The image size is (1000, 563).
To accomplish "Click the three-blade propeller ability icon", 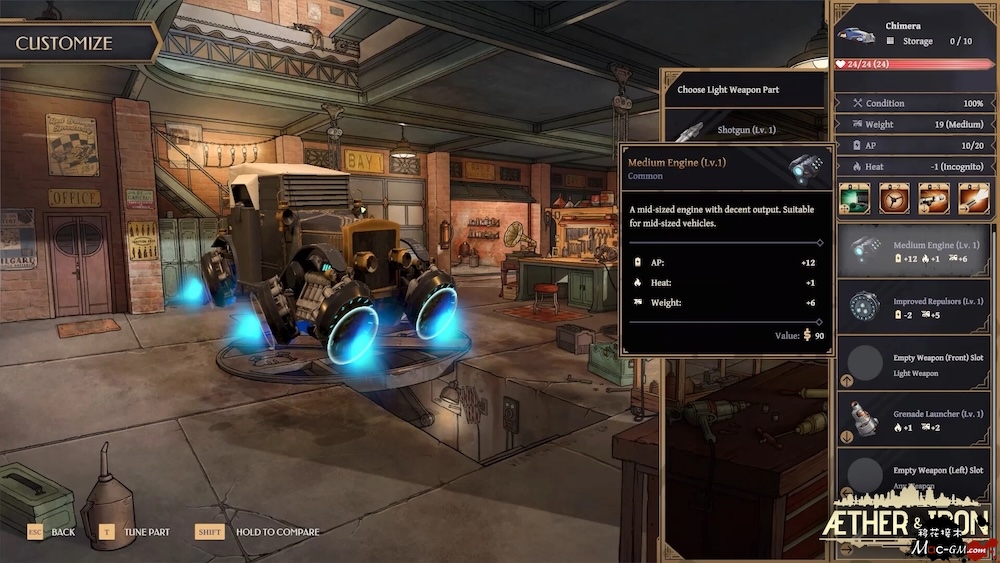I will click(x=893, y=198).
